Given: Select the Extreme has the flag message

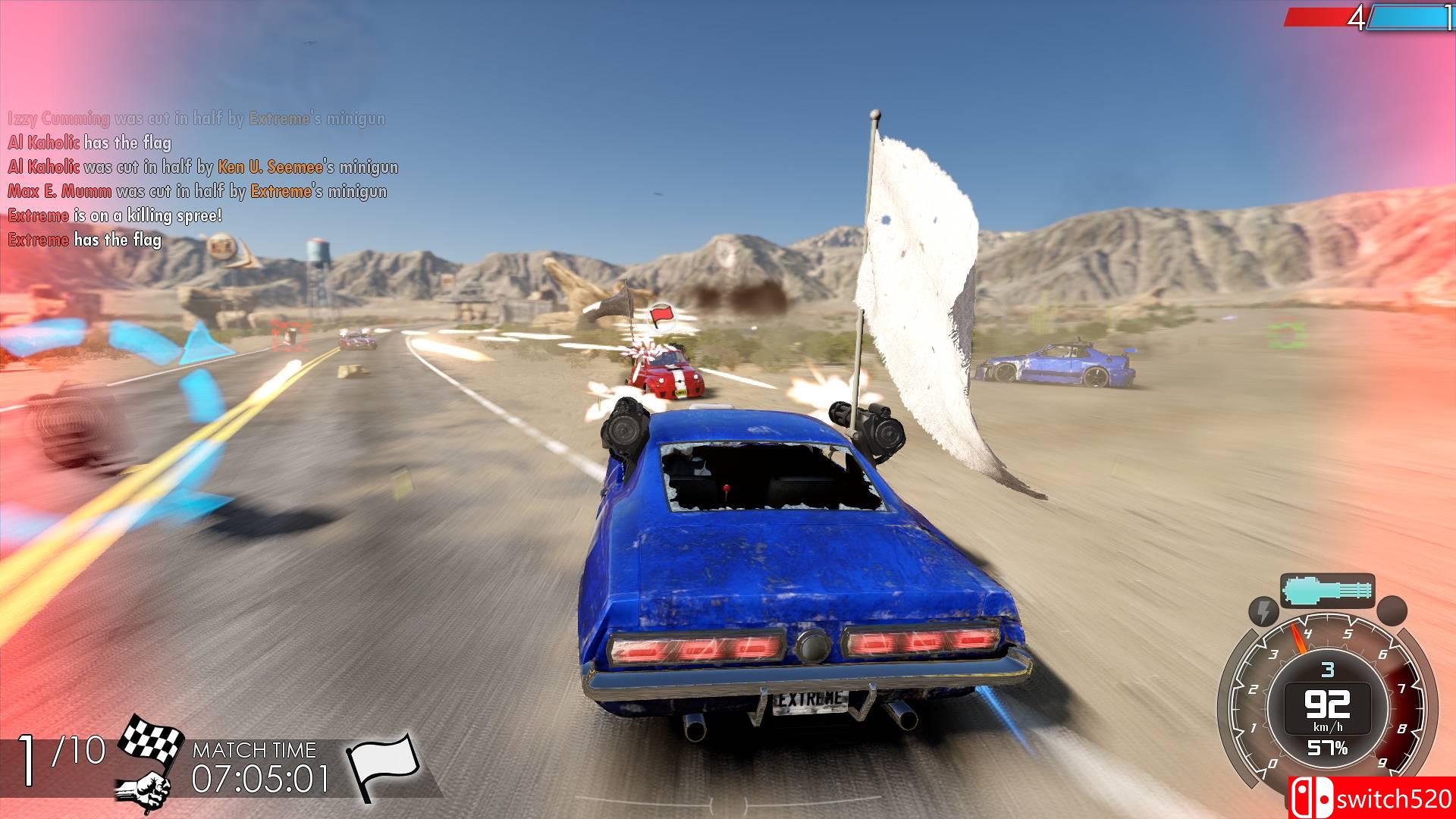Looking at the screenshot, I should point(83,240).
